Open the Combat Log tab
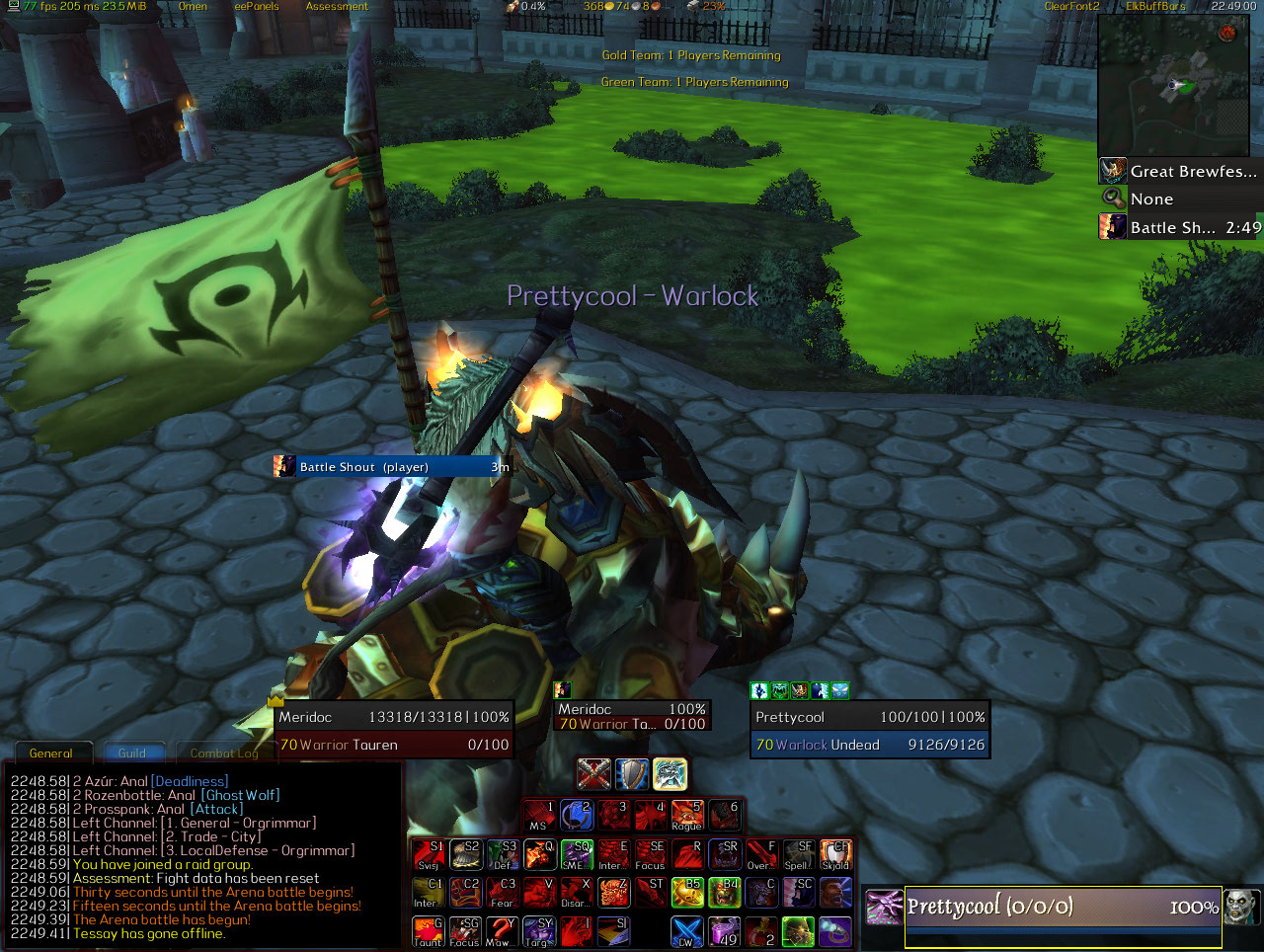The height and width of the screenshot is (952, 1264). 224,753
